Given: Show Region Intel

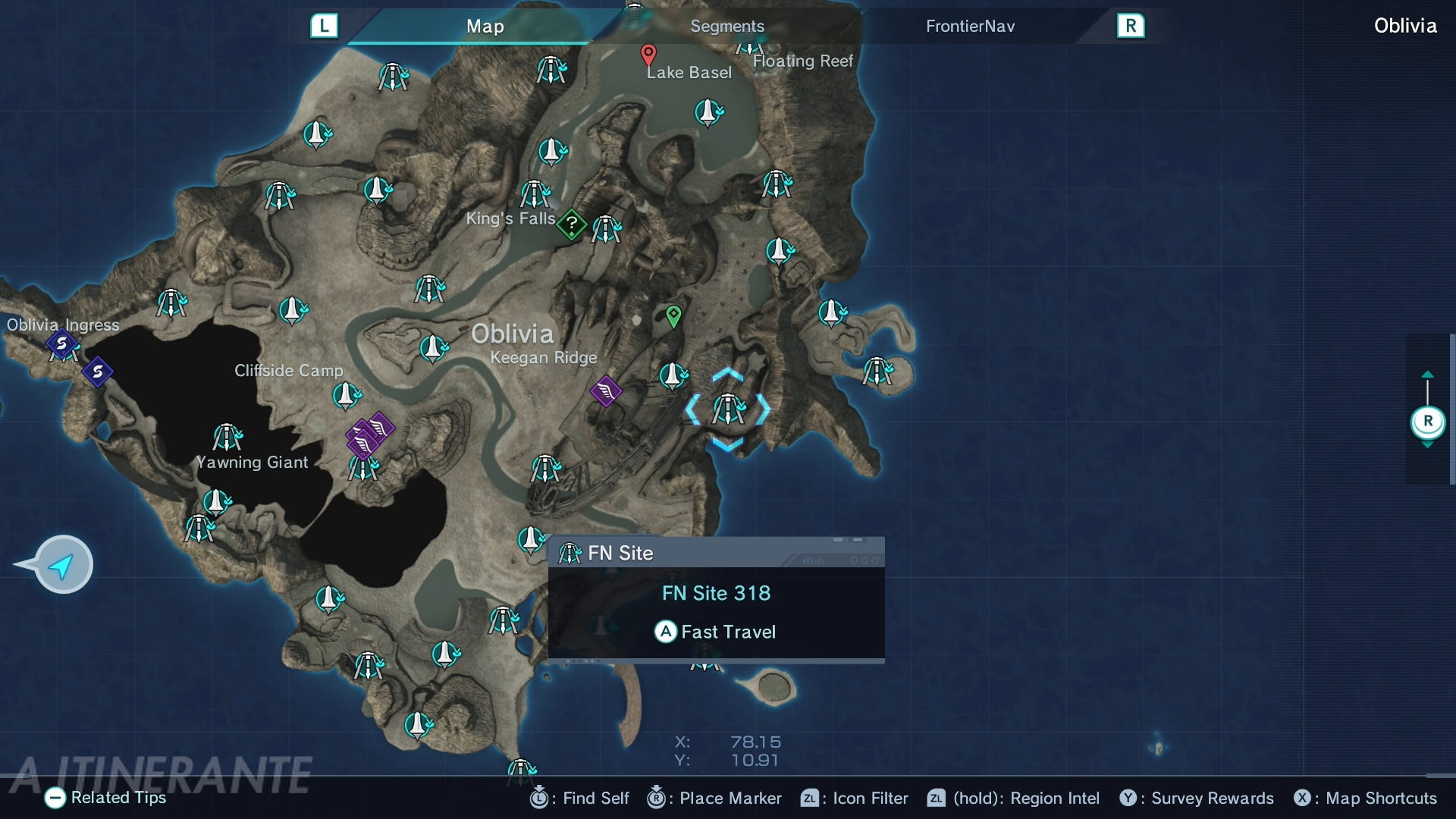Looking at the screenshot, I should (x=1013, y=798).
